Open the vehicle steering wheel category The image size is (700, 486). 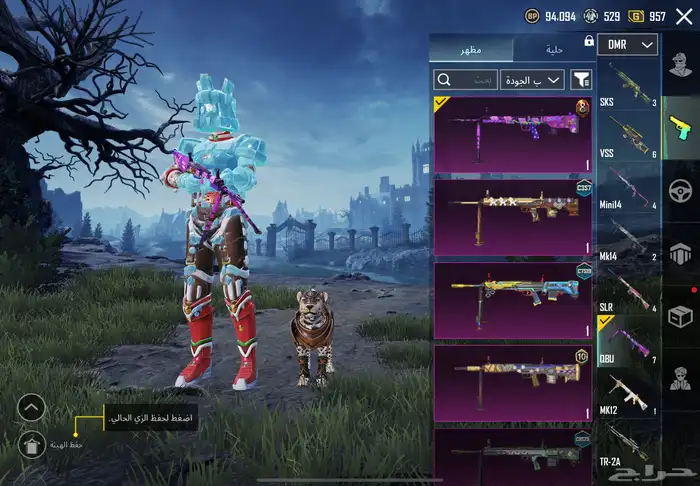681,190
